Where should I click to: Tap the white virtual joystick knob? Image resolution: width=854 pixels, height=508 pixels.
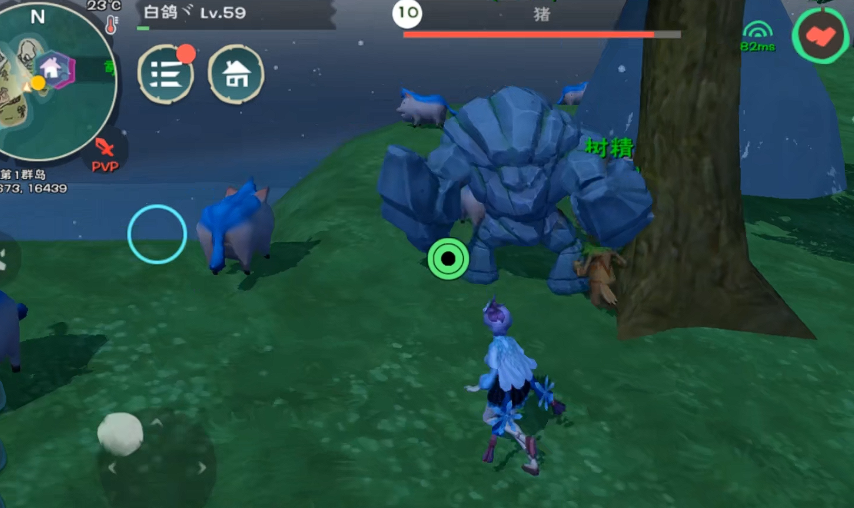tap(120, 432)
